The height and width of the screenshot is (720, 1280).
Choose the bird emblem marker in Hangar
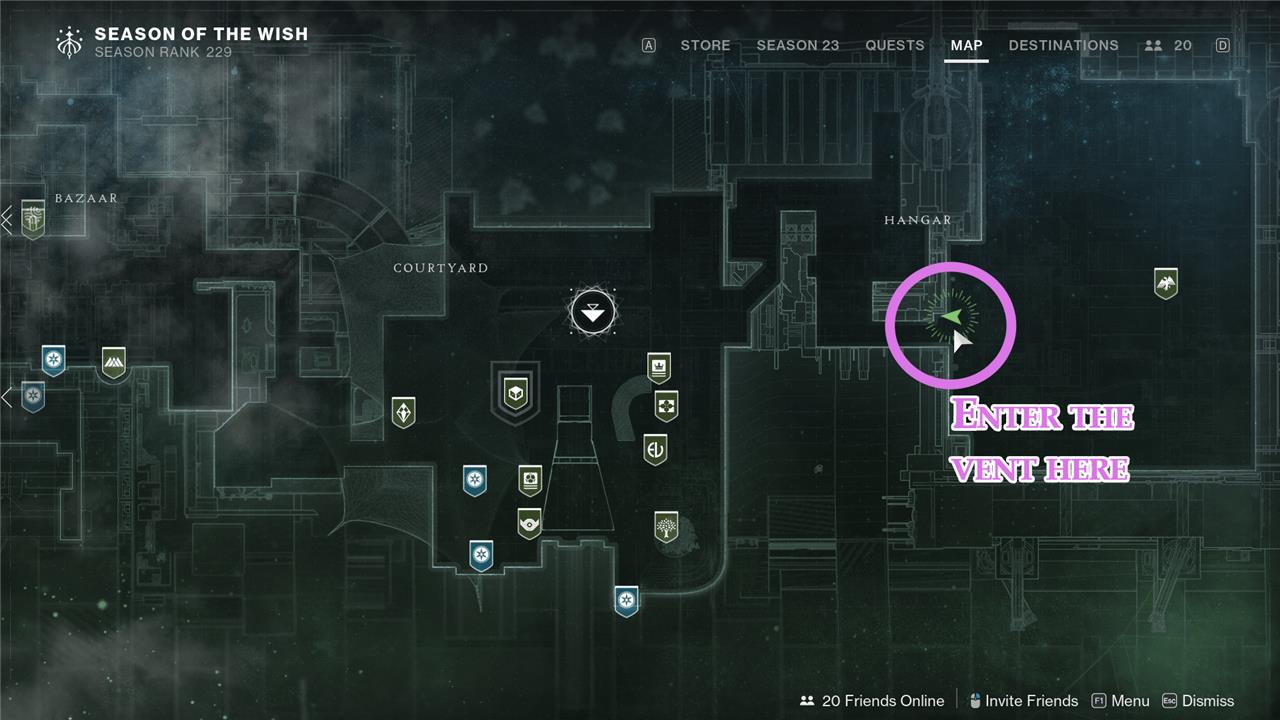[x=1165, y=283]
